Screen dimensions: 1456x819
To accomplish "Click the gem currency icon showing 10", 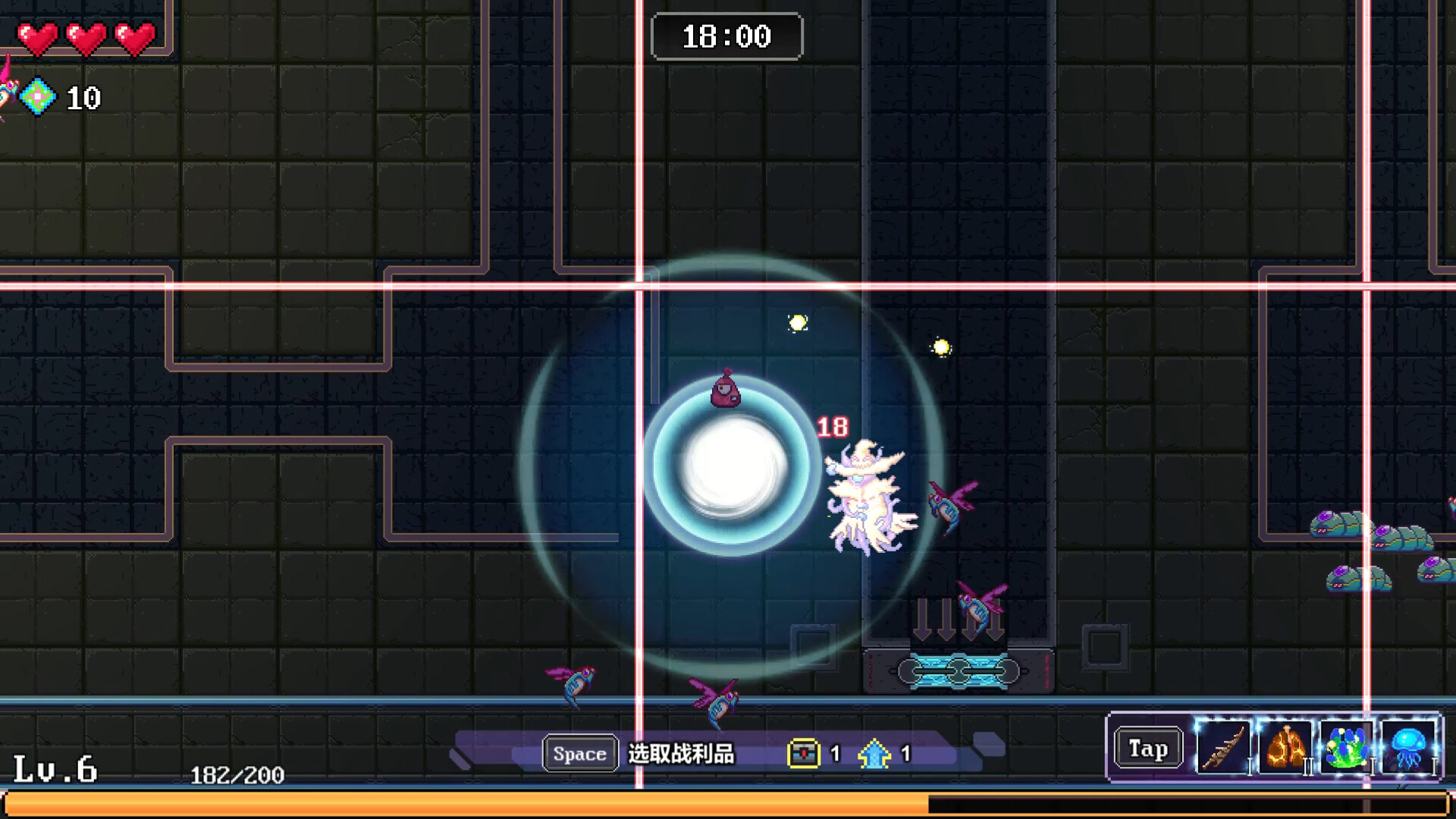I will click(39, 97).
